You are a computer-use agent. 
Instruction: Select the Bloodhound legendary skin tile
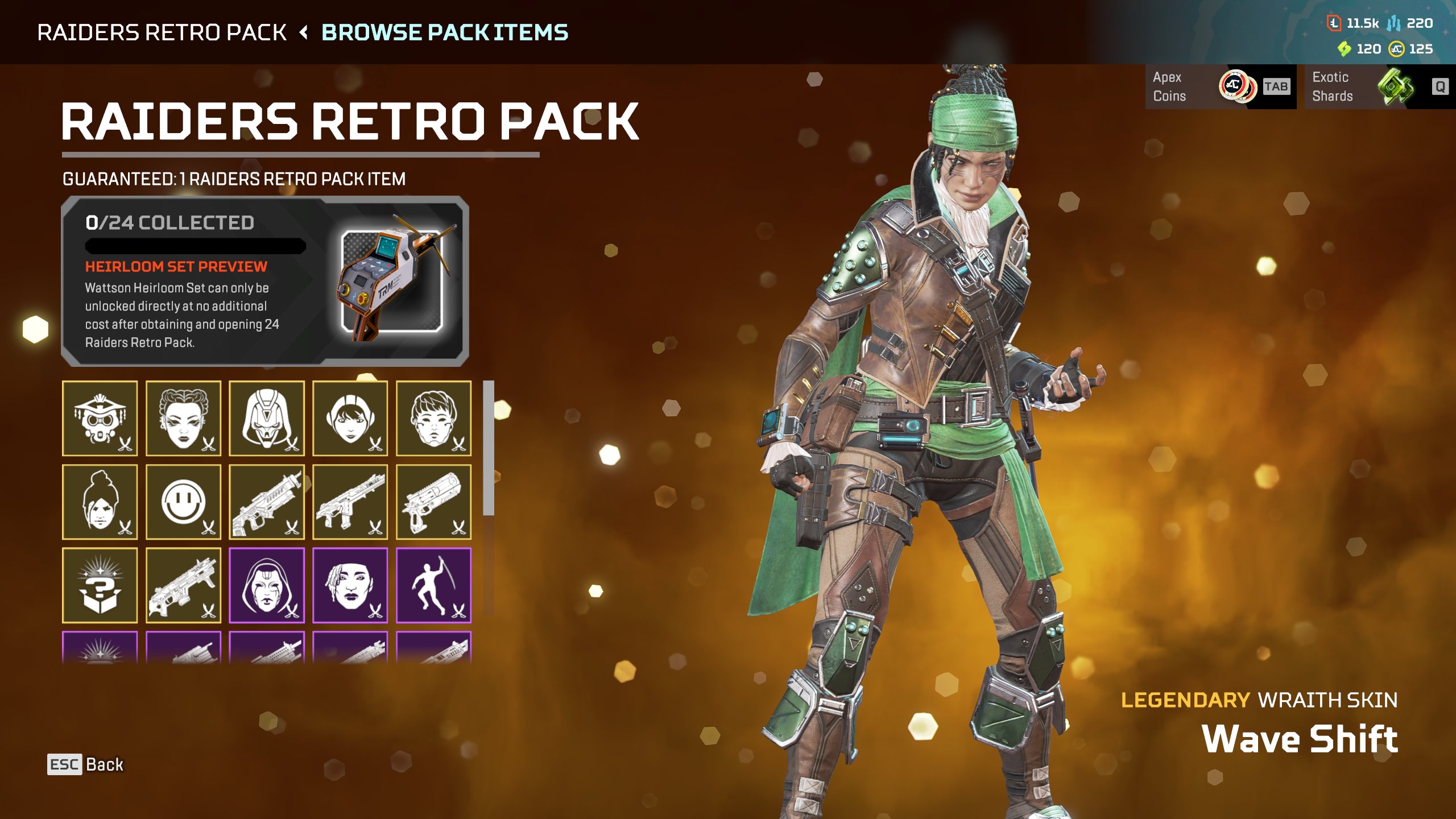click(100, 419)
